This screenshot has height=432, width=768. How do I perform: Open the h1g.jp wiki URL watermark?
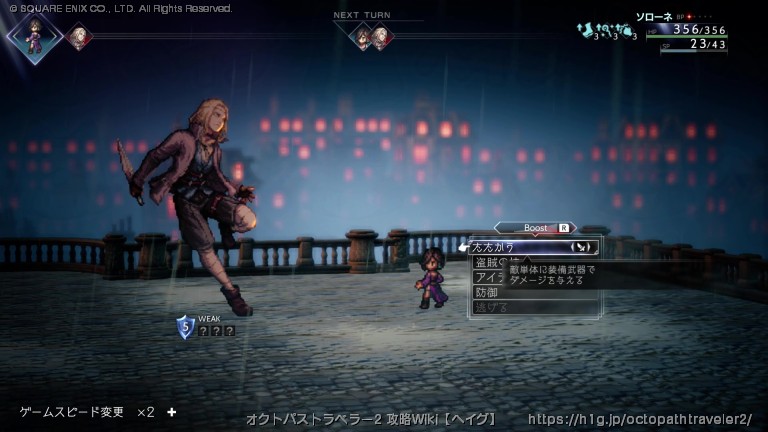[640, 419]
